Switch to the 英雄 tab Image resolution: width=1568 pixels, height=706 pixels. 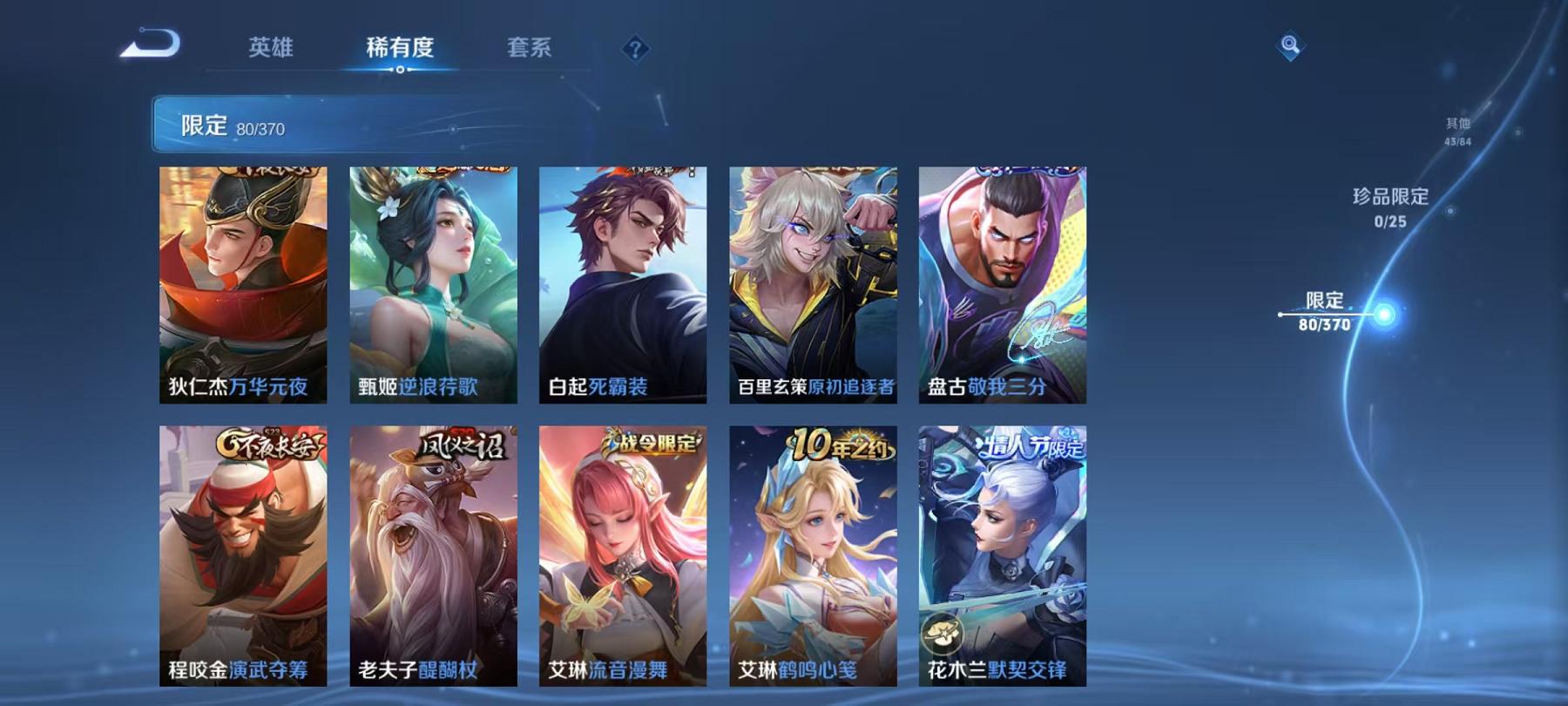pyautogui.click(x=271, y=50)
